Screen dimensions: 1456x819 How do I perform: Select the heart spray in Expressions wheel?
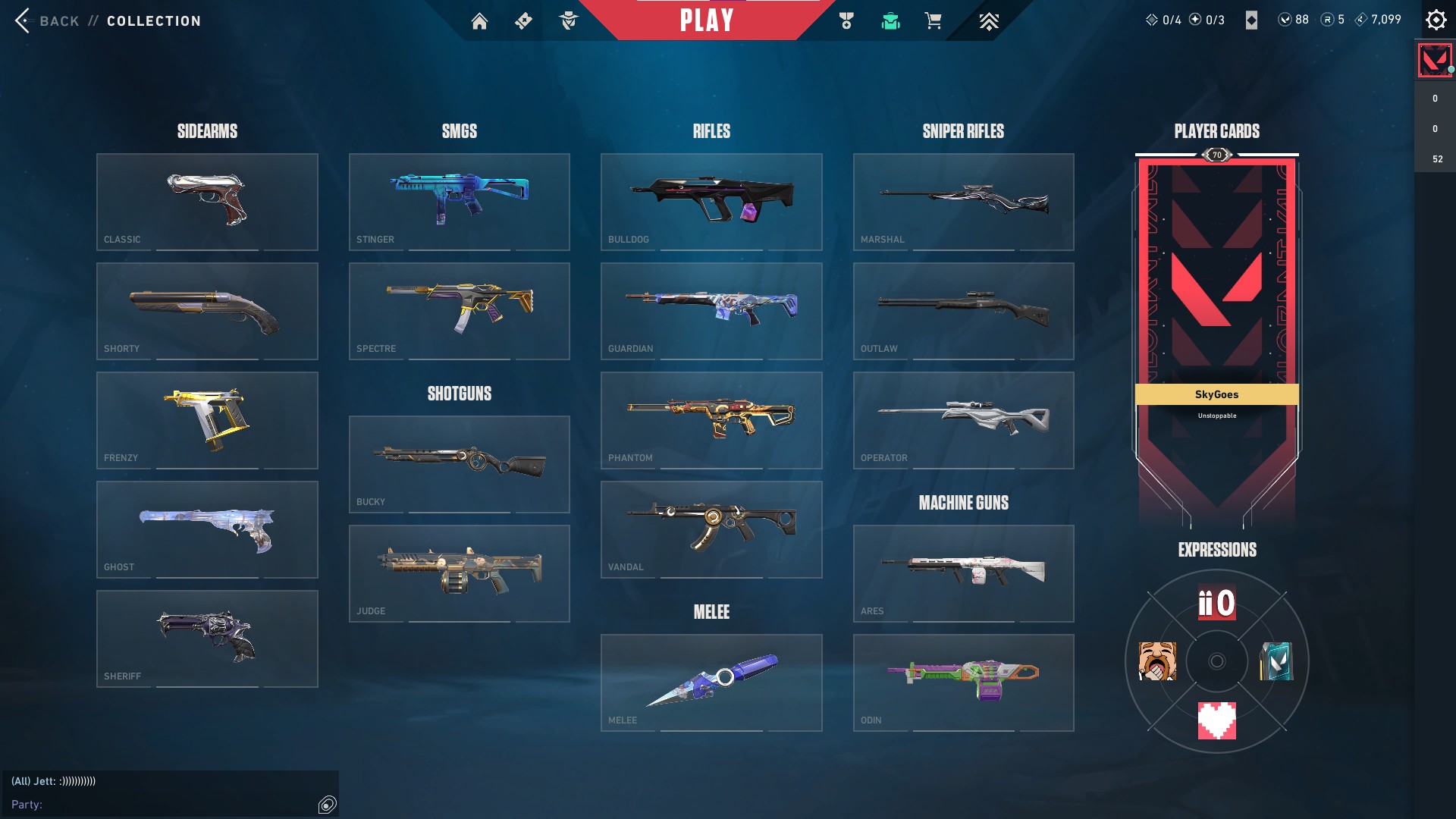click(x=1216, y=720)
